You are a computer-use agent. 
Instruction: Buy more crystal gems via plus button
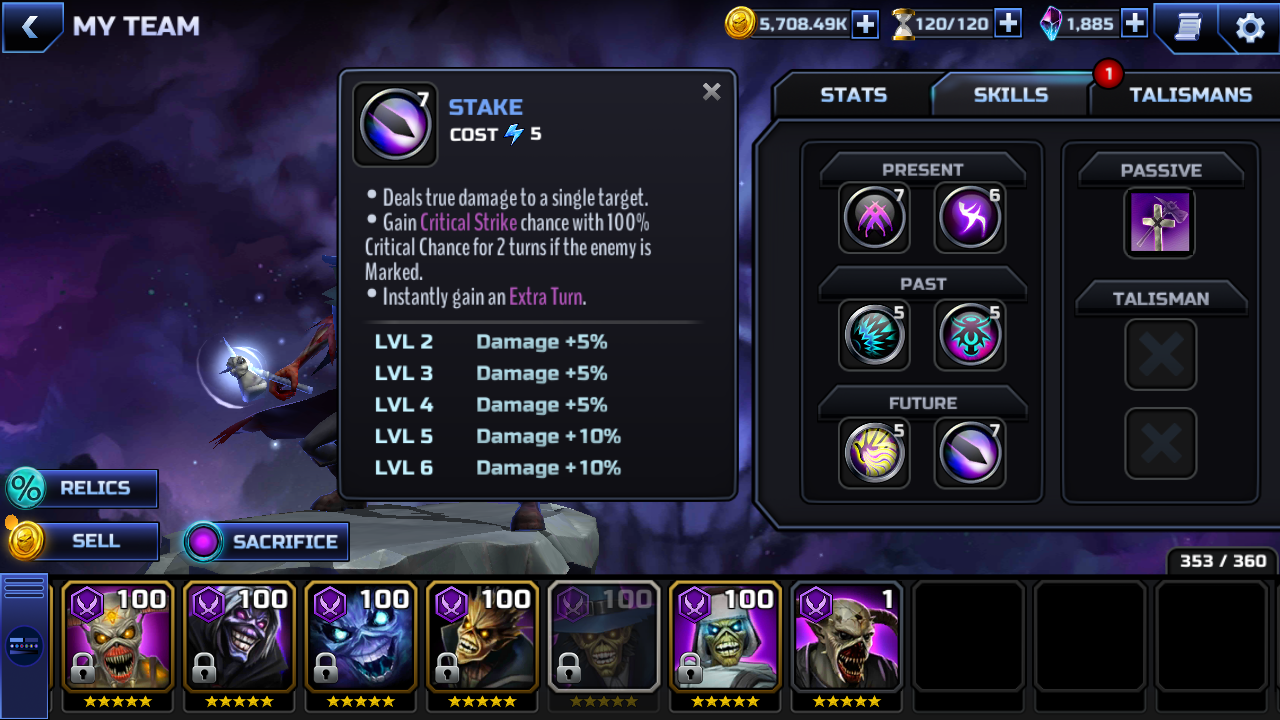click(1134, 24)
